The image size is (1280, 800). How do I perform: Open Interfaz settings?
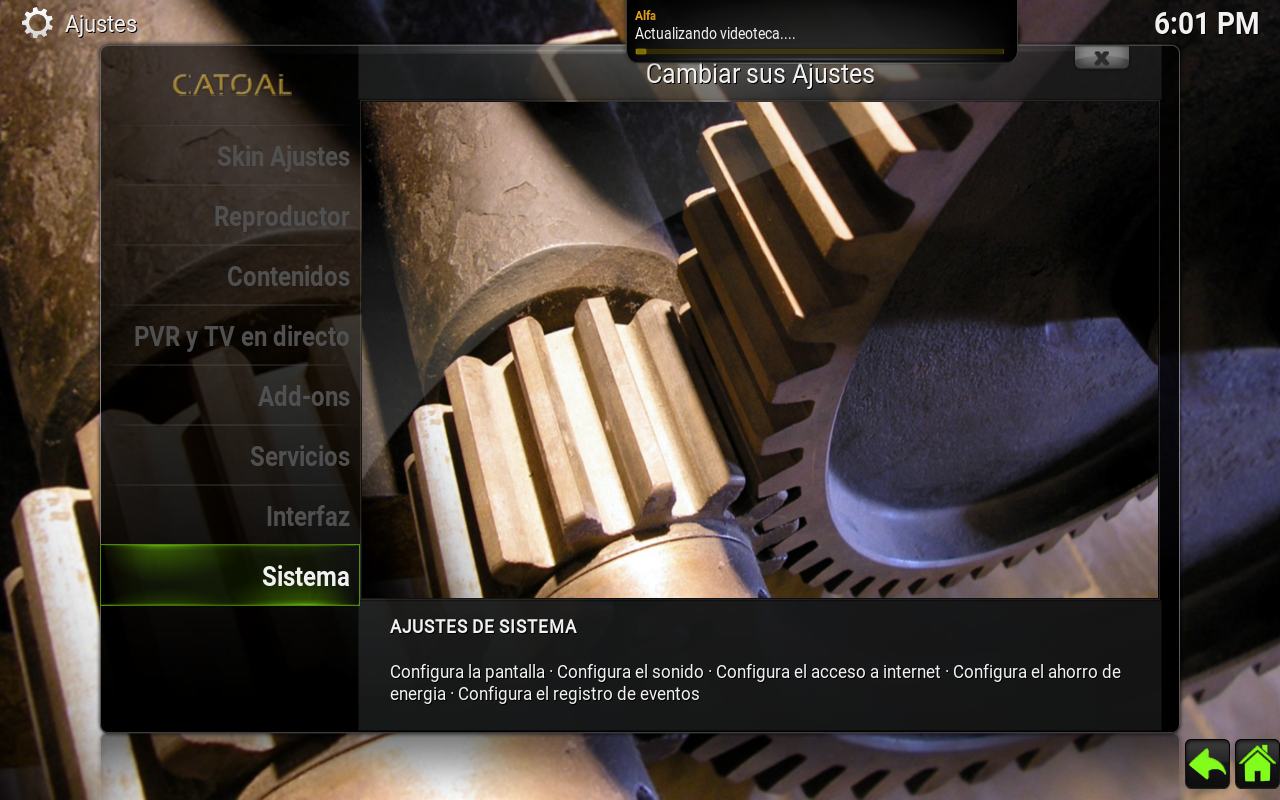click(307, 517)
